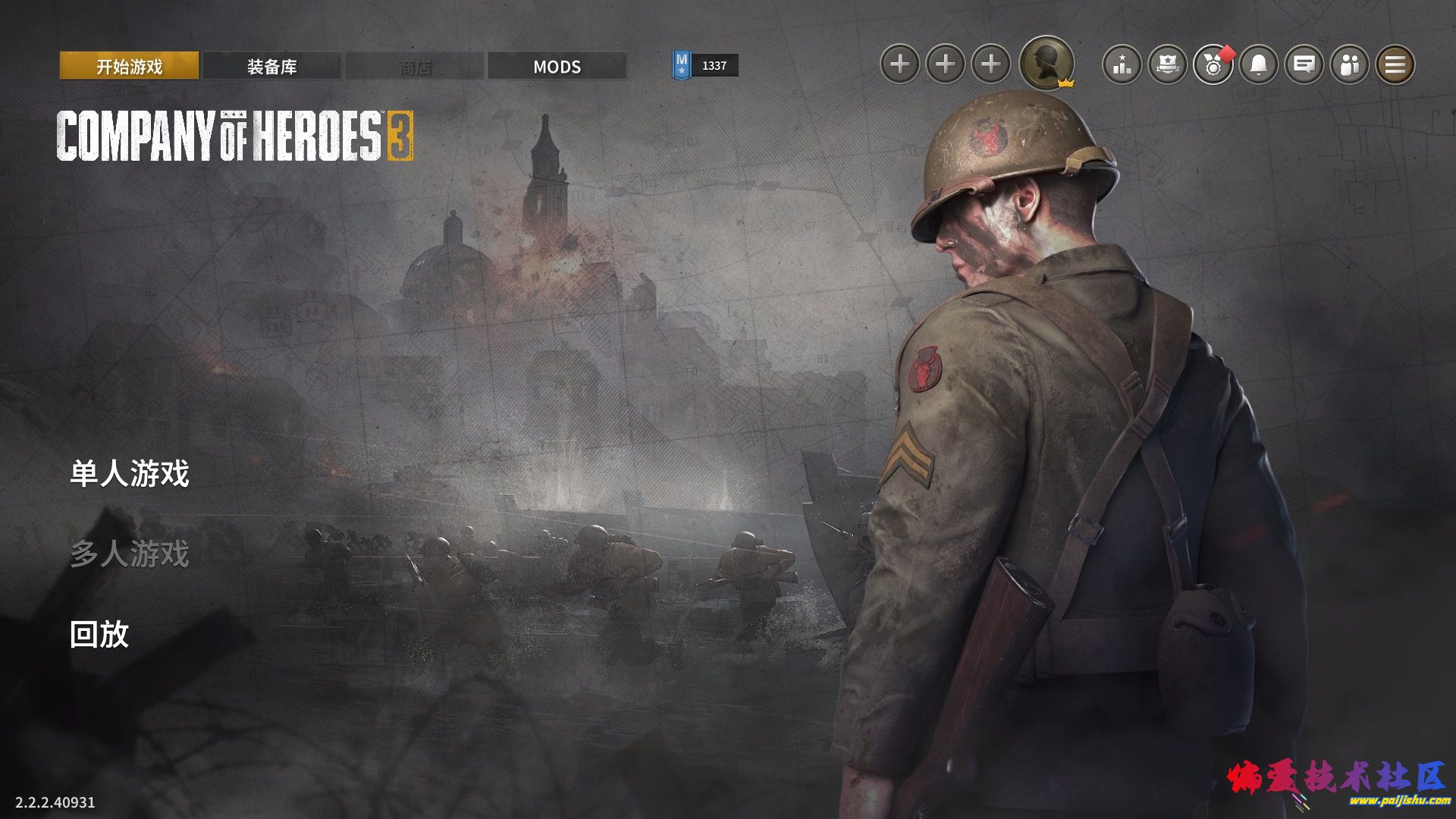This screenshot has width=1456, height=819.
Task: Choose 多人游戏 multiplayer
Action: point(130,554)
